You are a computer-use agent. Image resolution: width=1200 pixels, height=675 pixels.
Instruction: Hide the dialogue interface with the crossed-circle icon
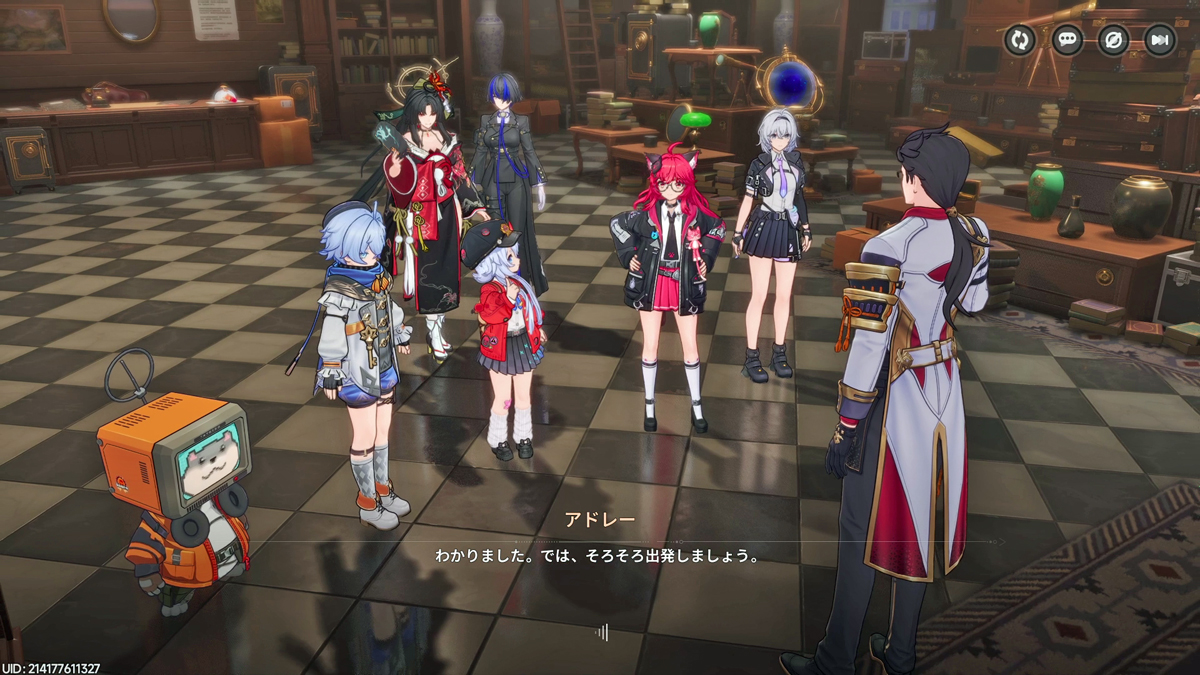pyautogui.click(x=1113, y=40)
